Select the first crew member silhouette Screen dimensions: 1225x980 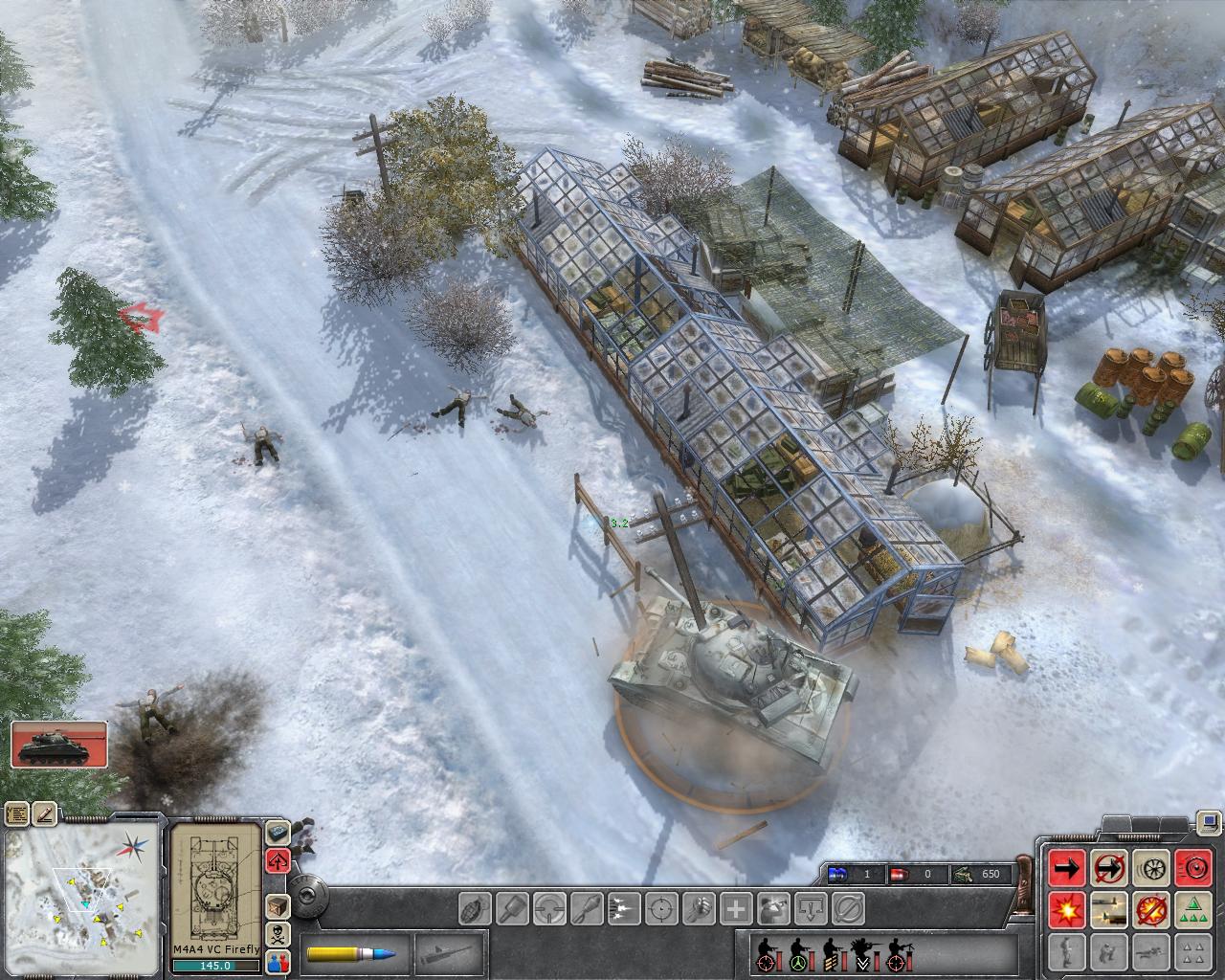point(767,953)
